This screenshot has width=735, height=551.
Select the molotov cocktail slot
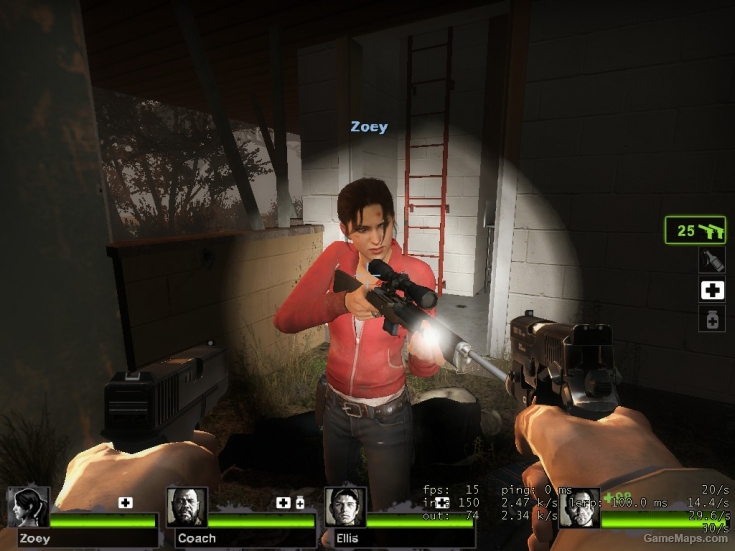pyautogui.click(x=711, y=261)
